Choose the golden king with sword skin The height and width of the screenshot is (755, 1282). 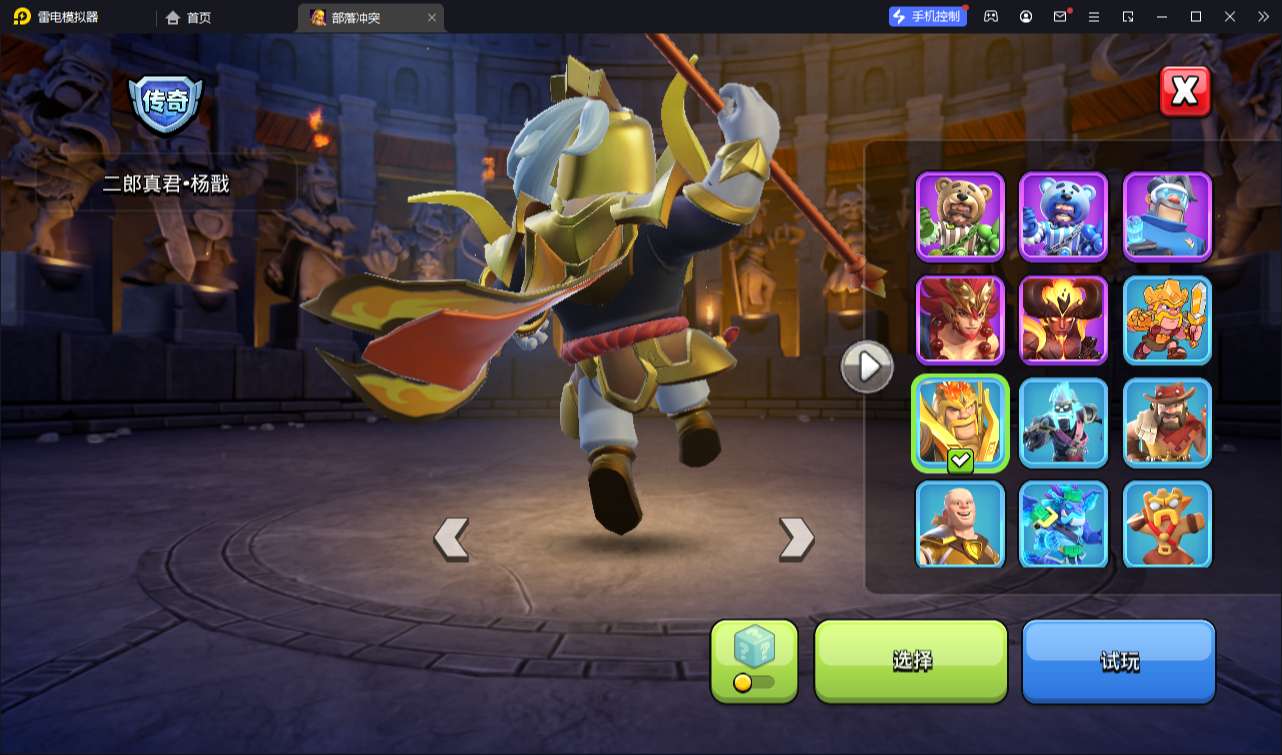point(1167,320)
